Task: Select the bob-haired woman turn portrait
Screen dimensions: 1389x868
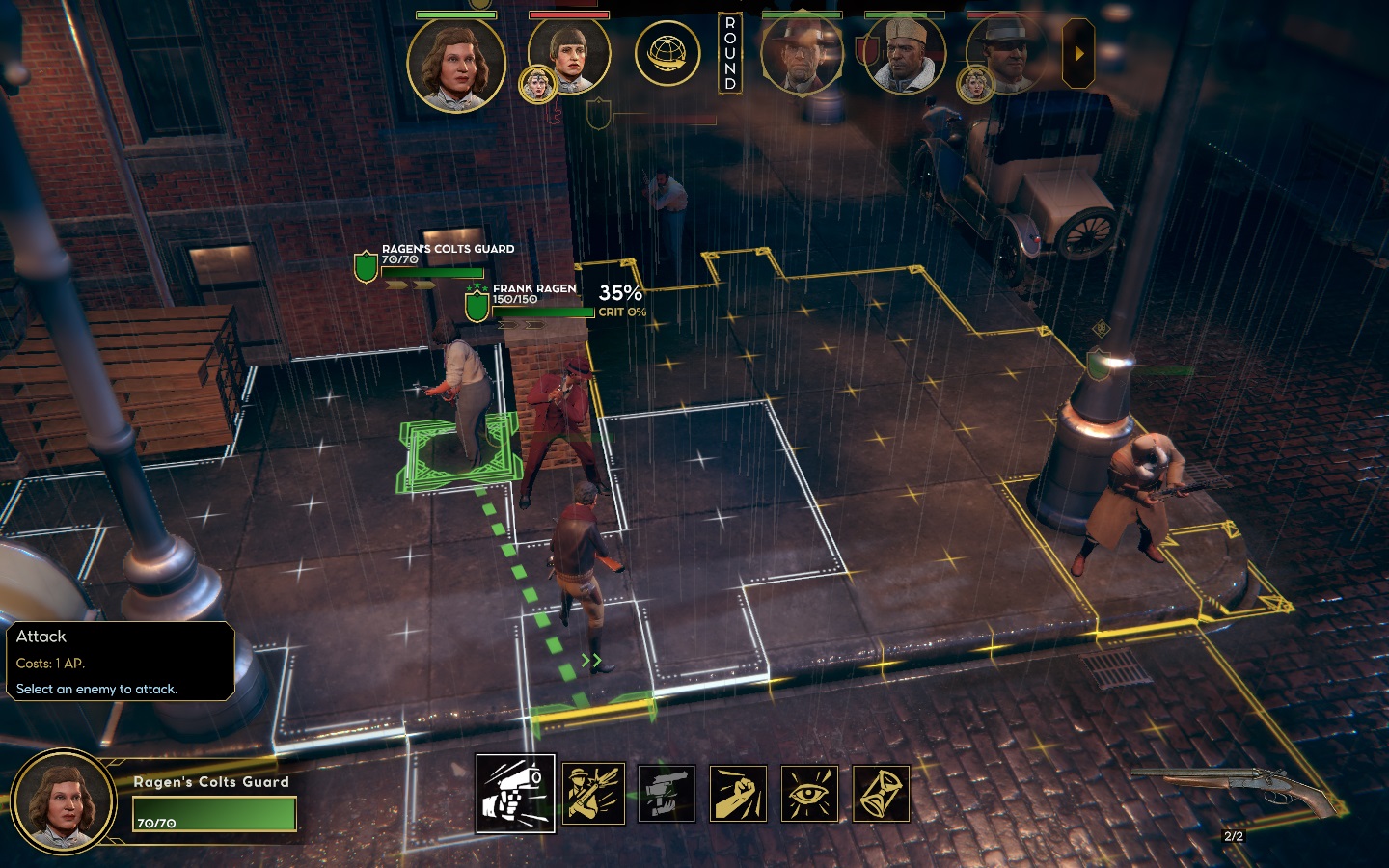Action: pyautogui.click(x=569, y=56)
